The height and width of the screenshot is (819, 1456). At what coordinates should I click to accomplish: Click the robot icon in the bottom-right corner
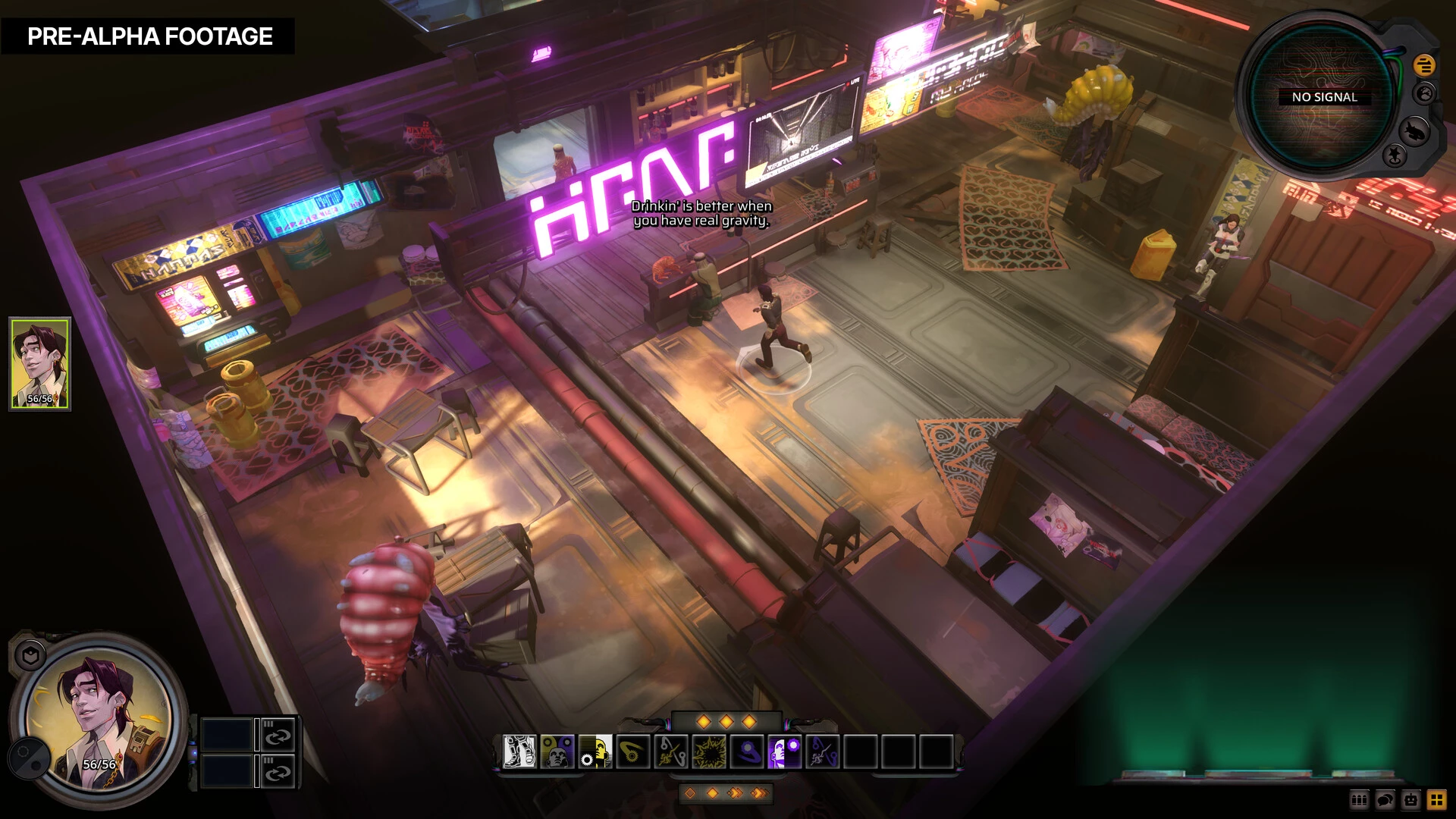(1411, 800)
